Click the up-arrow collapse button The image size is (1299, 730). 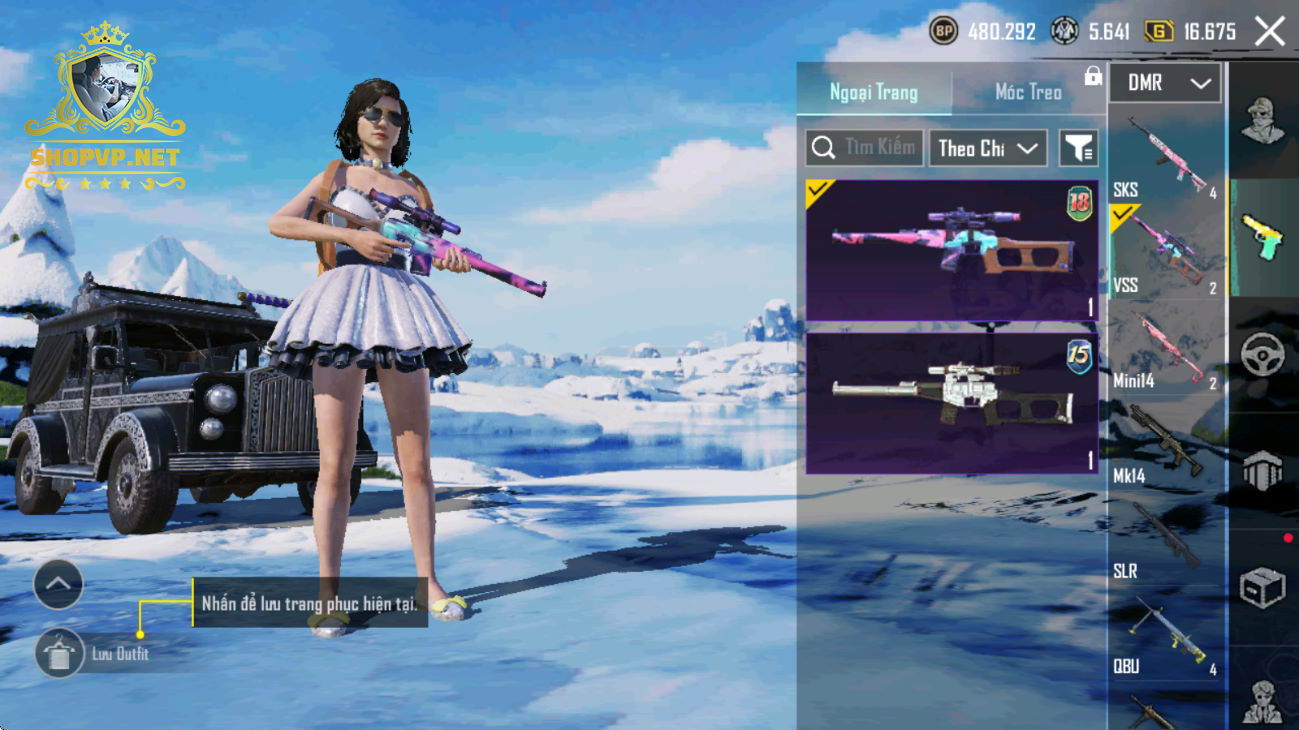[58, 585]
